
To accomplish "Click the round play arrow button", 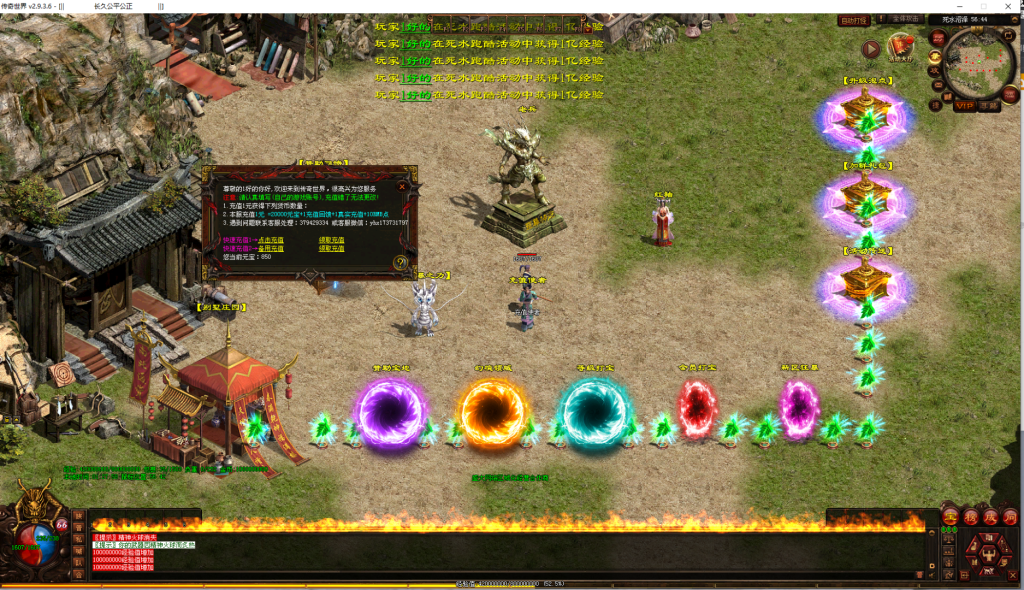I will 871,48.
